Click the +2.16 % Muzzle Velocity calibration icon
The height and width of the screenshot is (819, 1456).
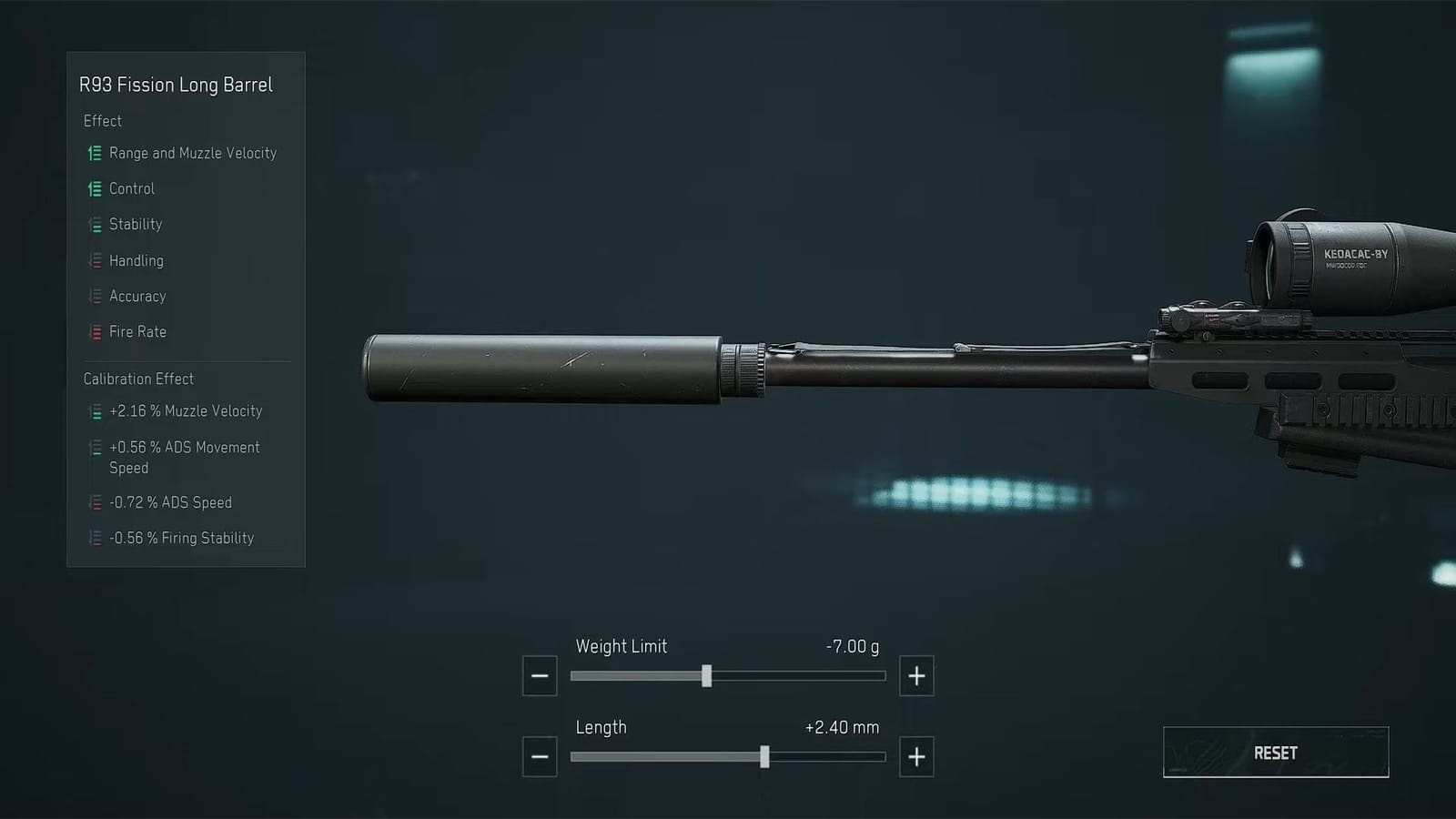click(94, 411)
